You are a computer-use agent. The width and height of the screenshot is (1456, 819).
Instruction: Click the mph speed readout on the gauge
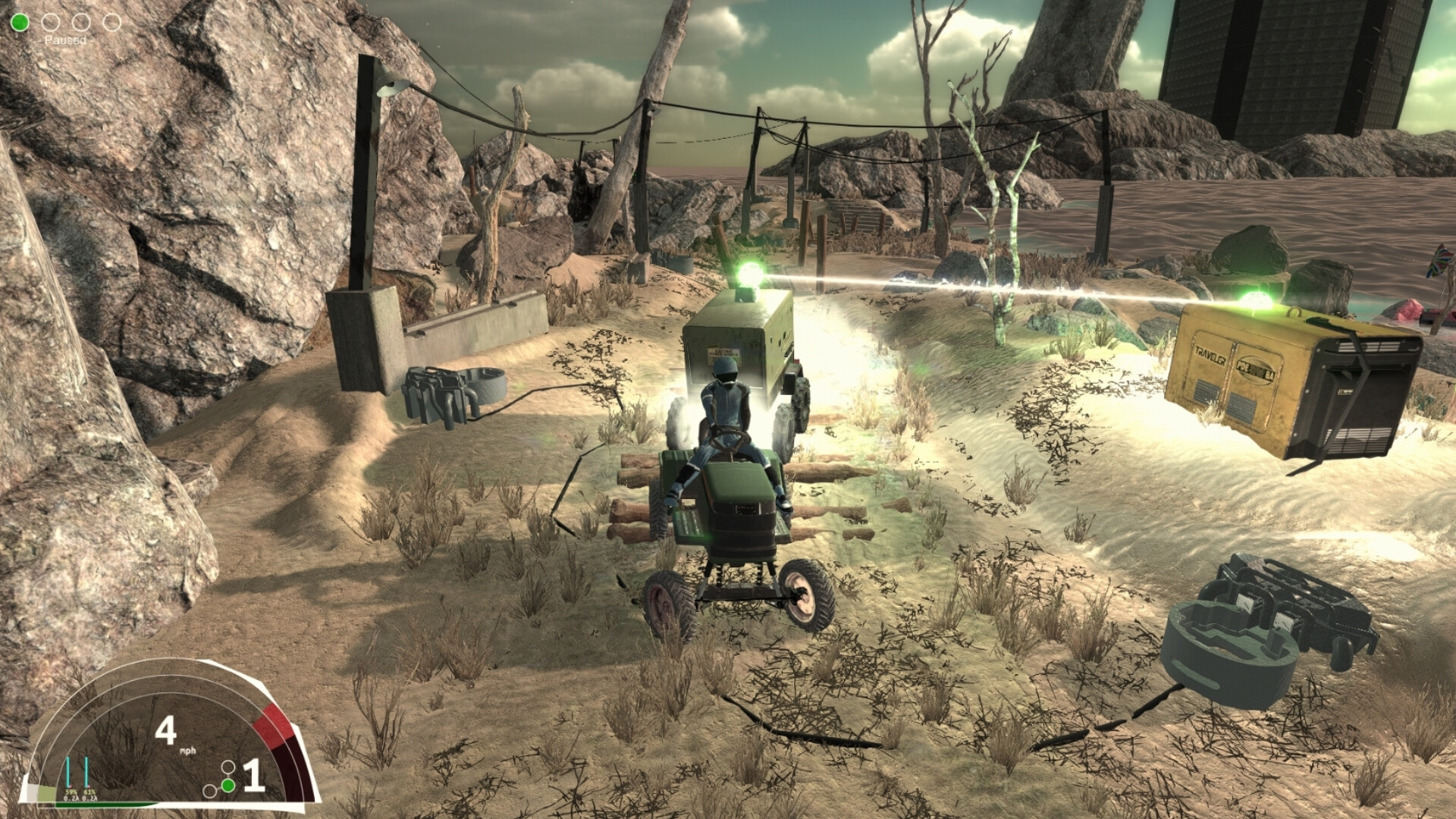[188, 751]
